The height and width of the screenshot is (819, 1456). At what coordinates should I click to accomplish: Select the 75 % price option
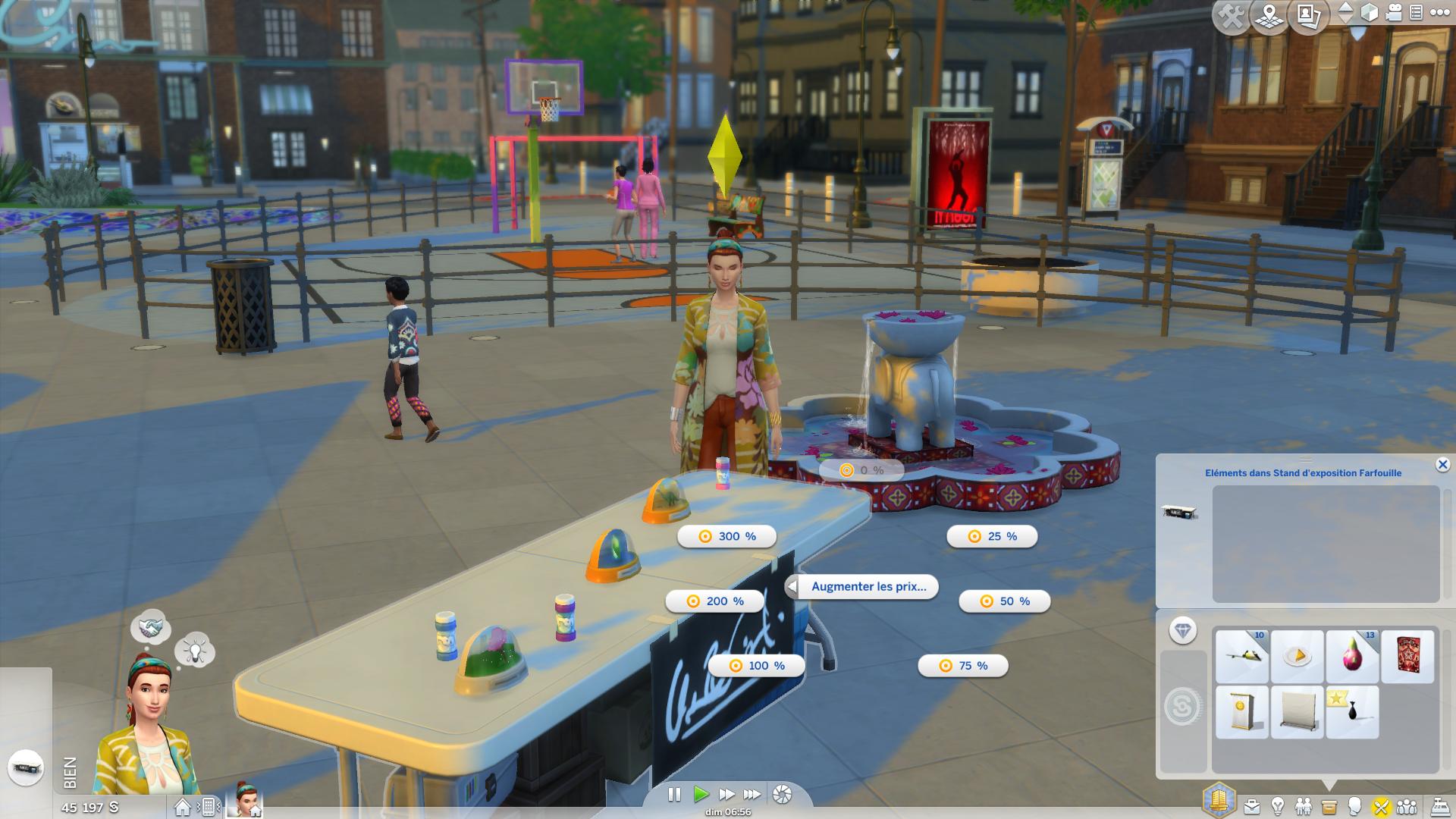pos(962,666)
